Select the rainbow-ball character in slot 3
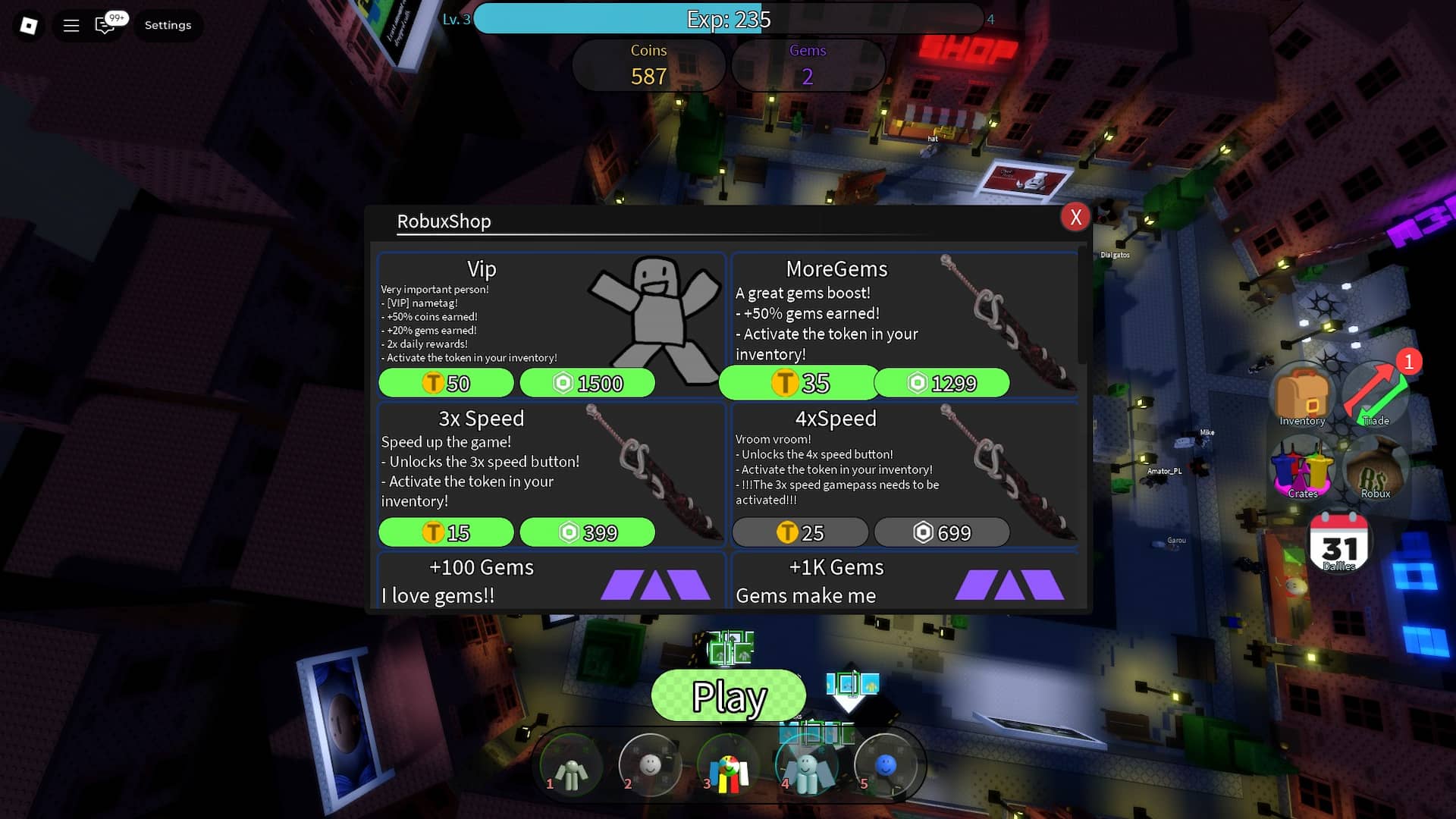The image size is (1456, 819). click(729, 765)
